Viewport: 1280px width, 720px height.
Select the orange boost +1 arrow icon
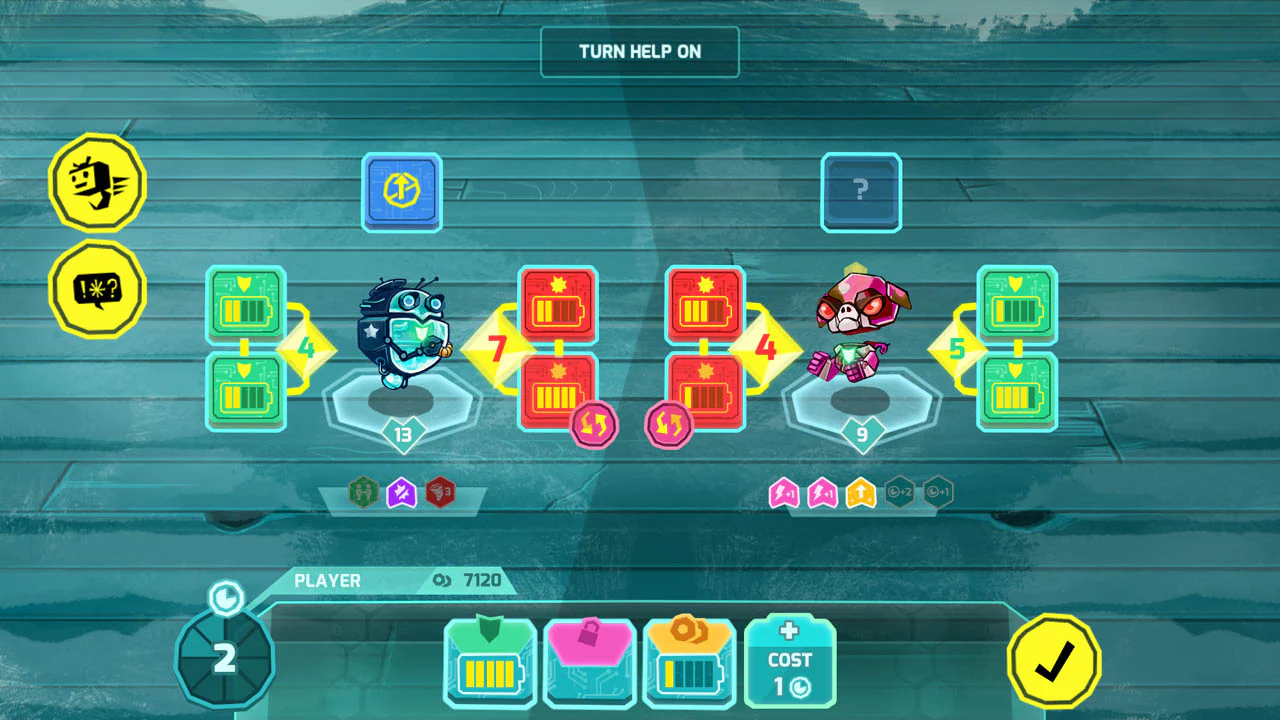[862, 492]
